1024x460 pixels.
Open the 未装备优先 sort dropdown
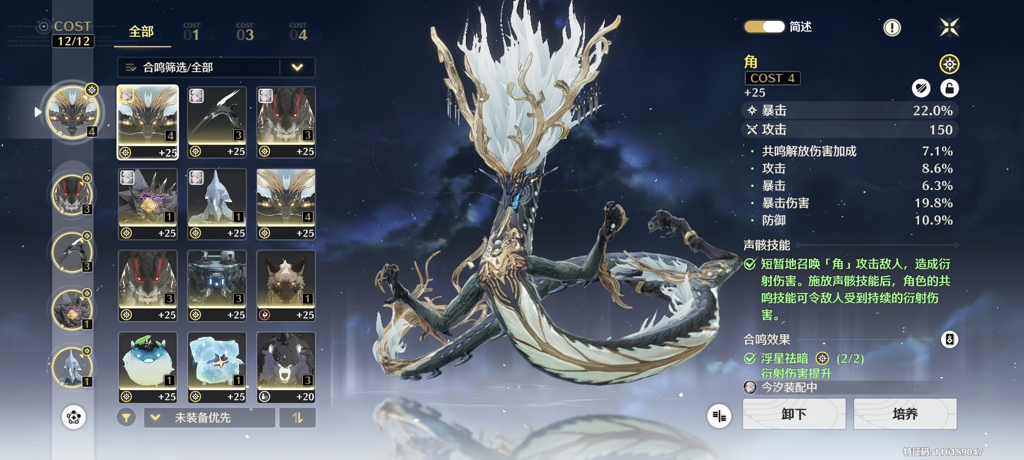click(210, 417)
